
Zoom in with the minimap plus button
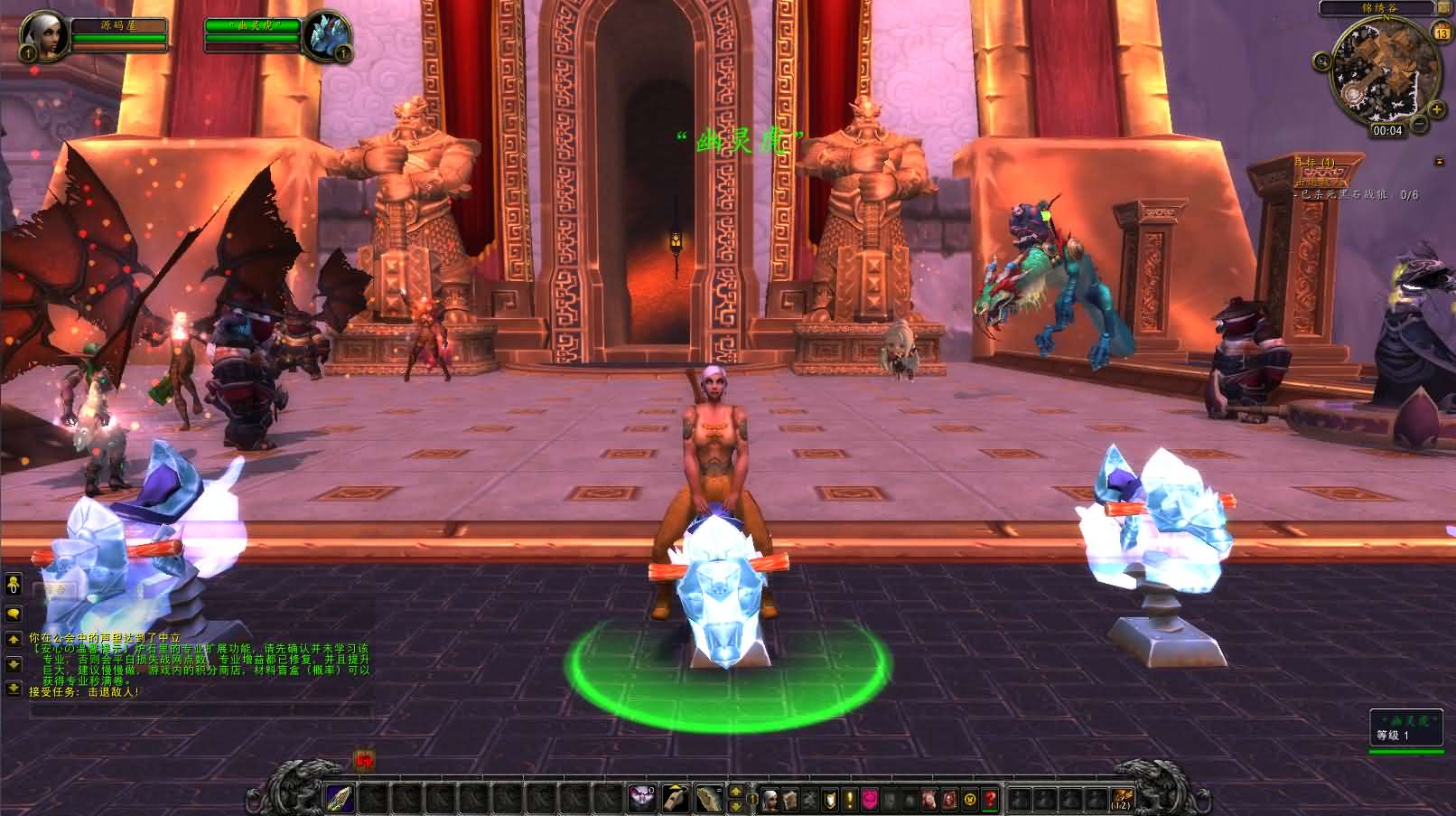coord(1438,109)
